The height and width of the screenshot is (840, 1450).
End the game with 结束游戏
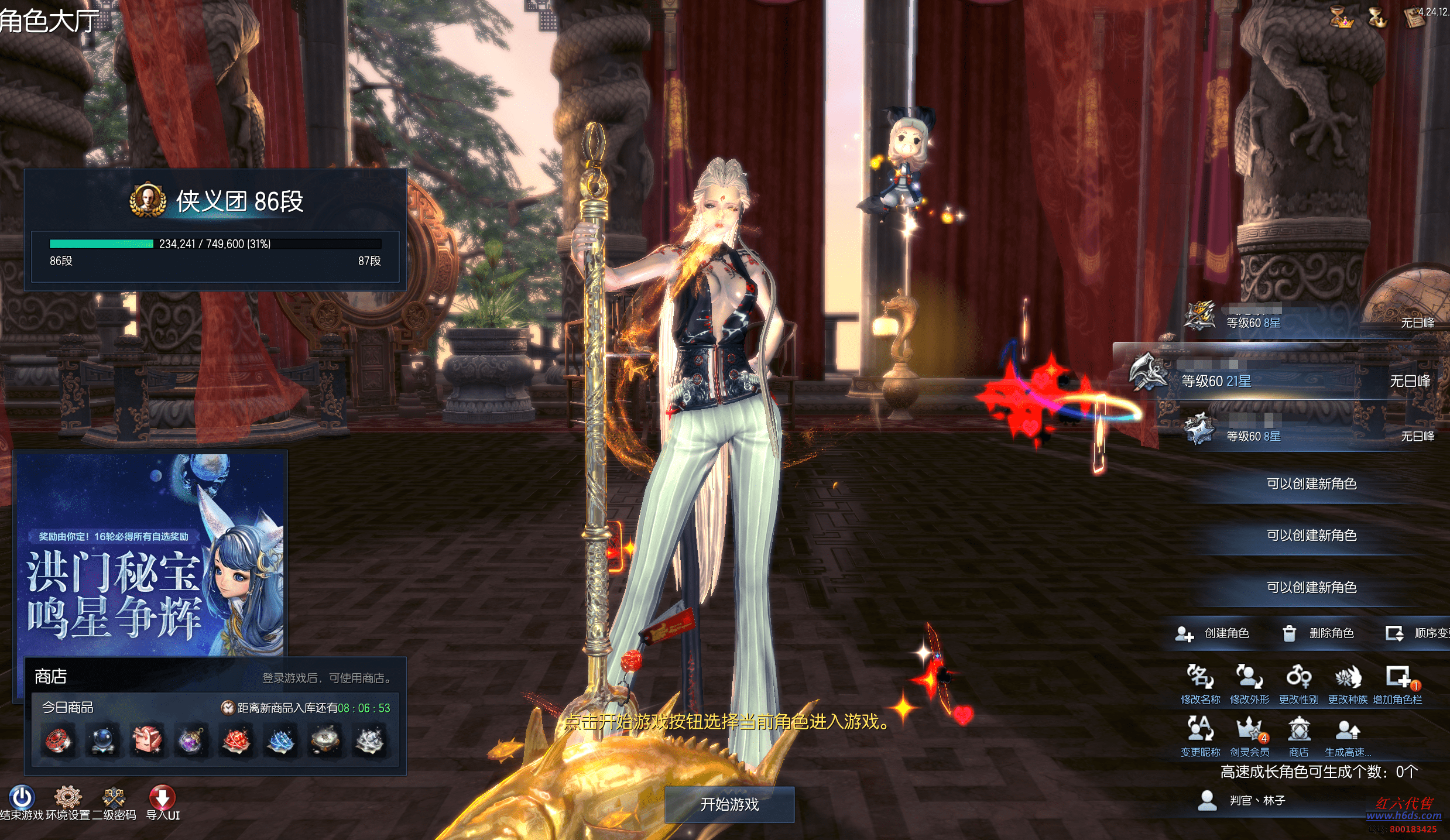[22, 798]
